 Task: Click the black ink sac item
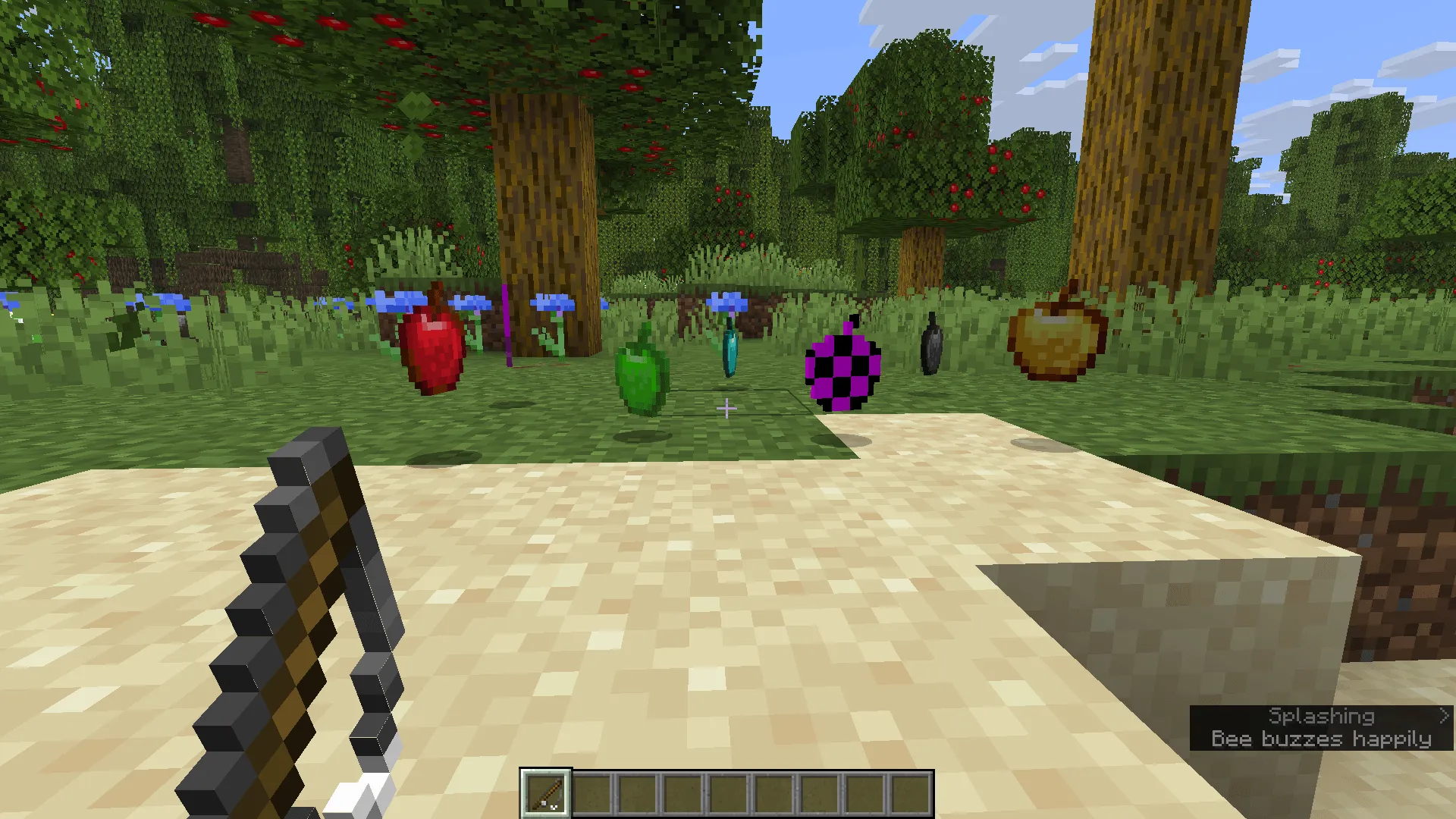(x=930, y=343)
